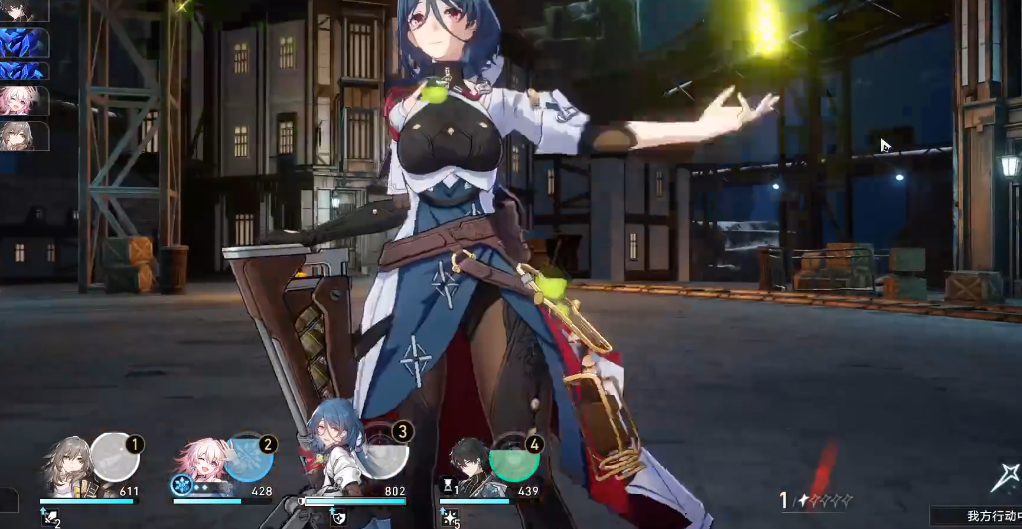This screenshot has height=529, width=1022.
Task: Inspect Dan Heng's sparkle buff icon
Action: click(x=450, y=518)
